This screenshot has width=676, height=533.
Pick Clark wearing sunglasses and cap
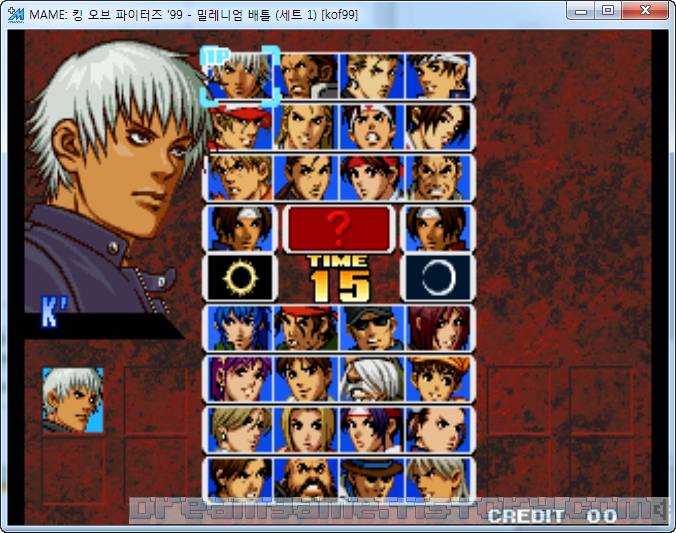(x=372, y=329)
